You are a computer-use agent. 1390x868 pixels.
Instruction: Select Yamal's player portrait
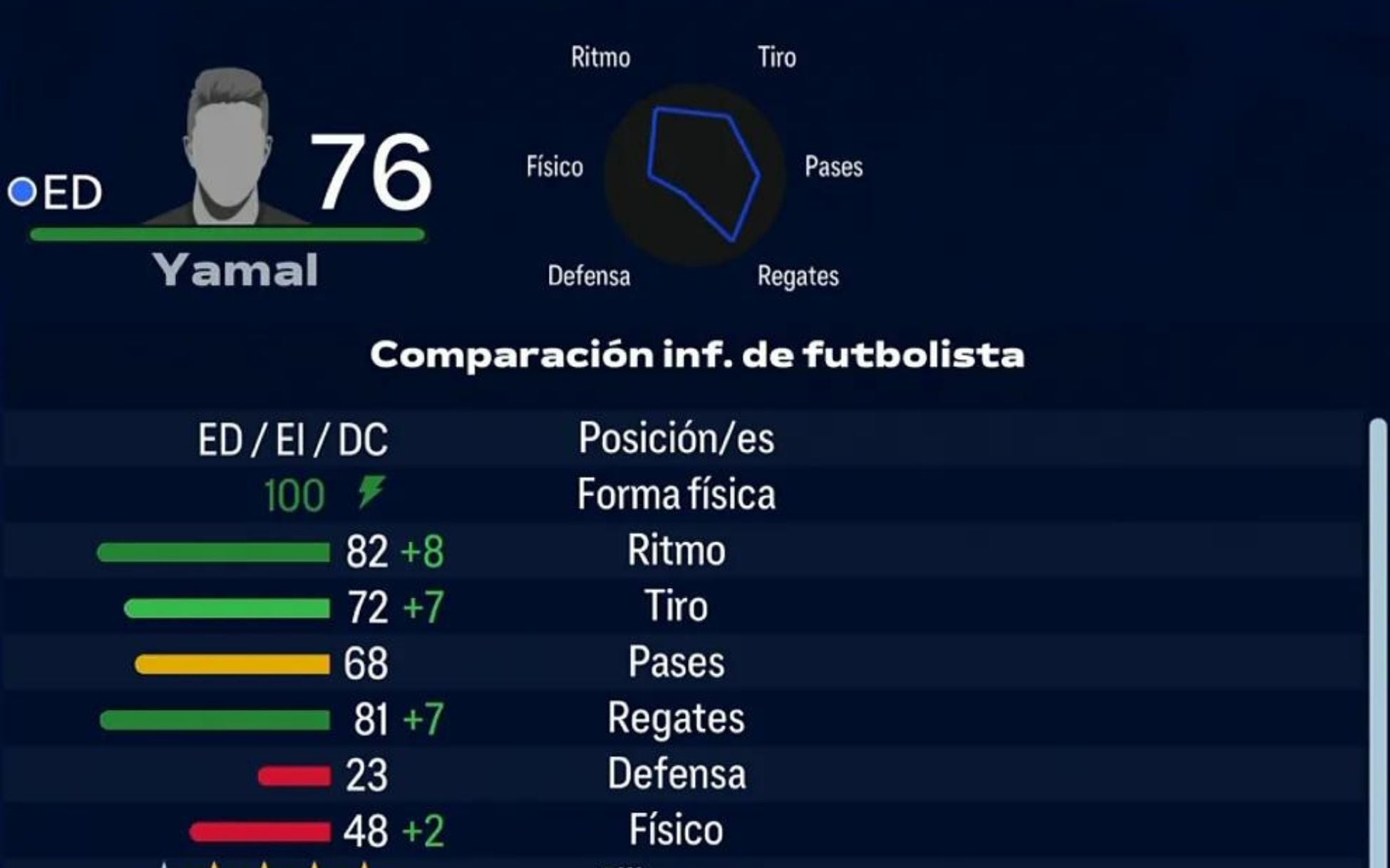click(x=228, y=135)
